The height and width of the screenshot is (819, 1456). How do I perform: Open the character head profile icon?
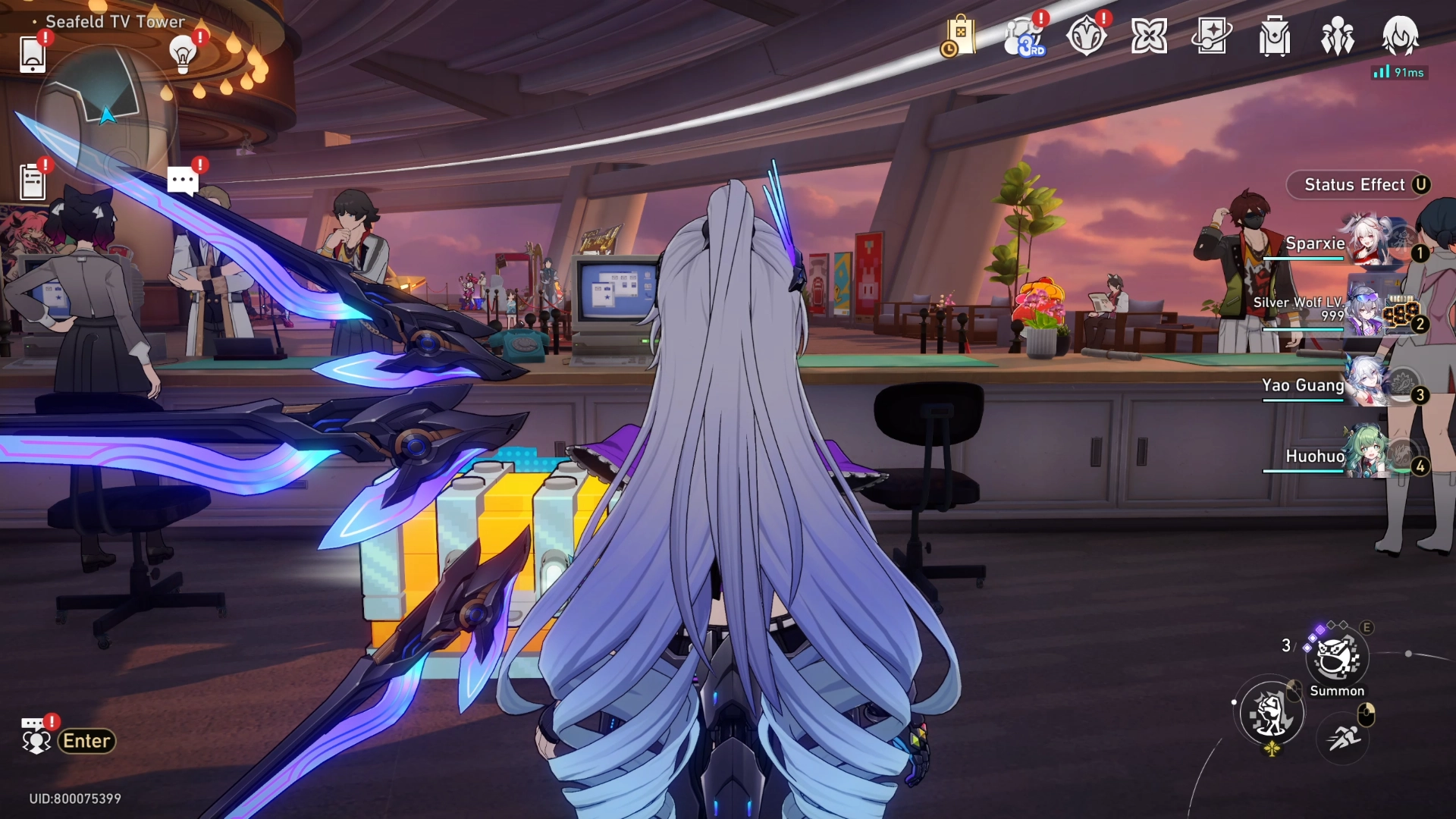pos(1400,36)
